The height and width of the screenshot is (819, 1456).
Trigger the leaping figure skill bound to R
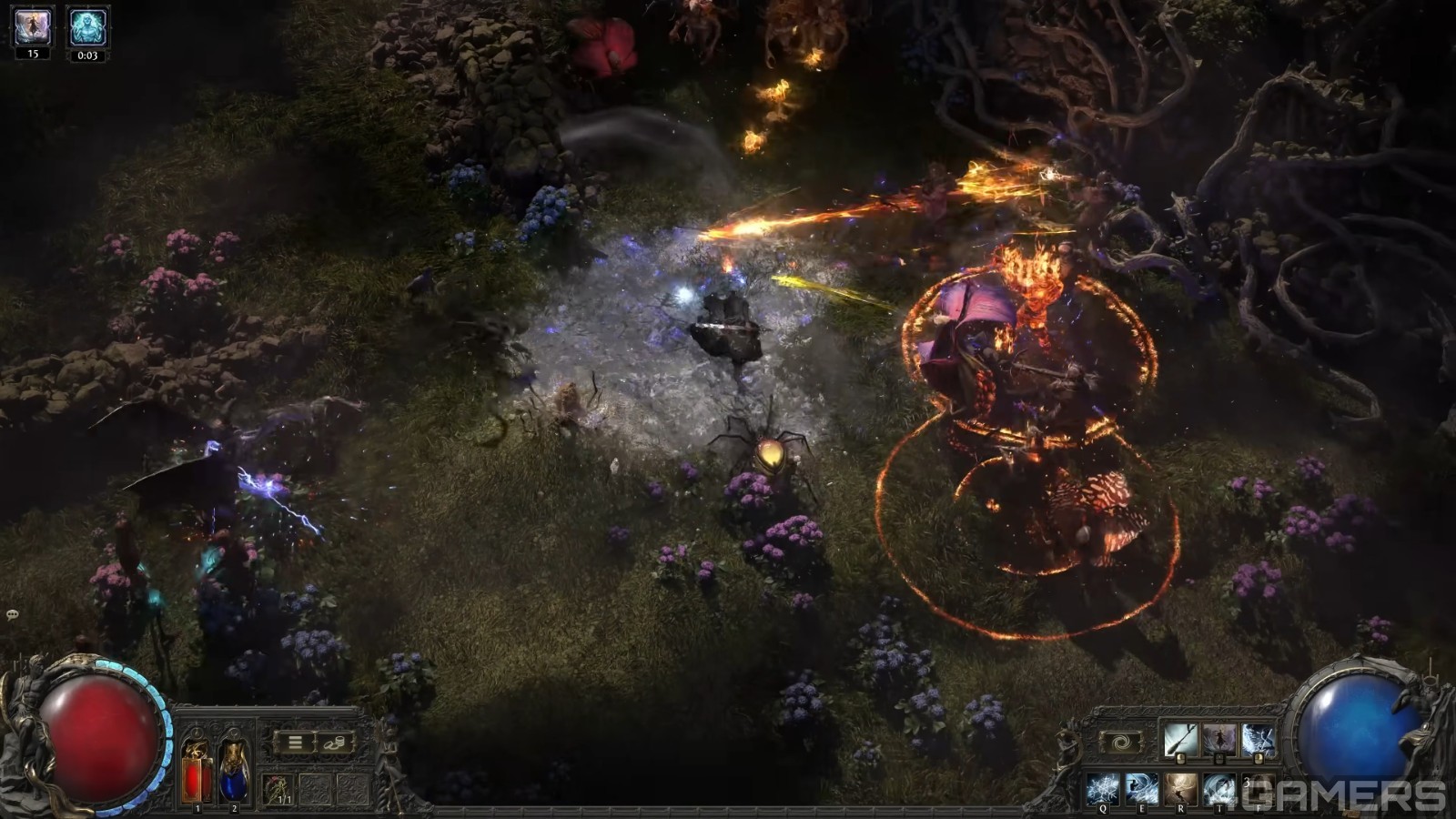1181,789
